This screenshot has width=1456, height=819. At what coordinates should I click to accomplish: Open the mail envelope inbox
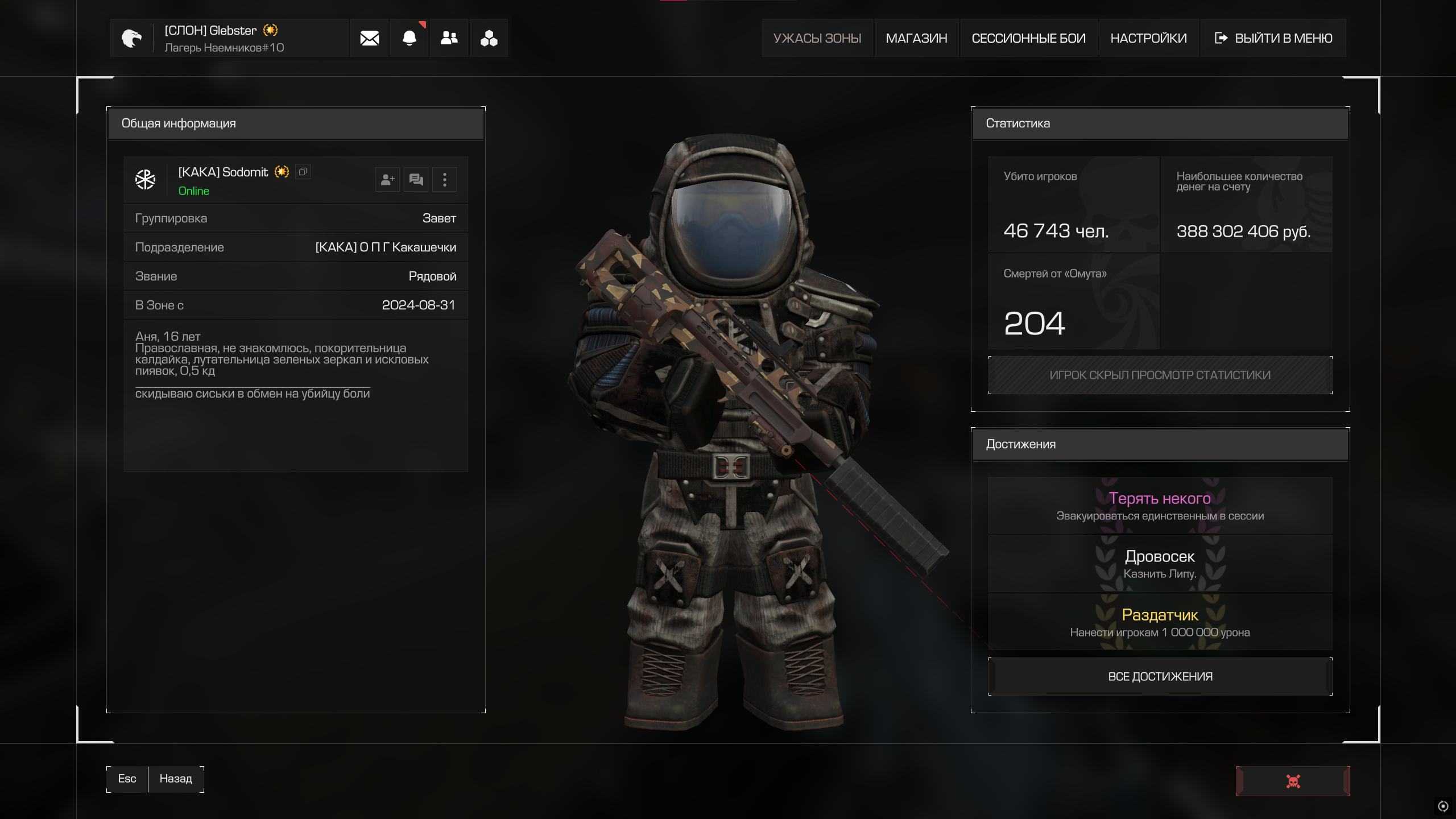369,38
